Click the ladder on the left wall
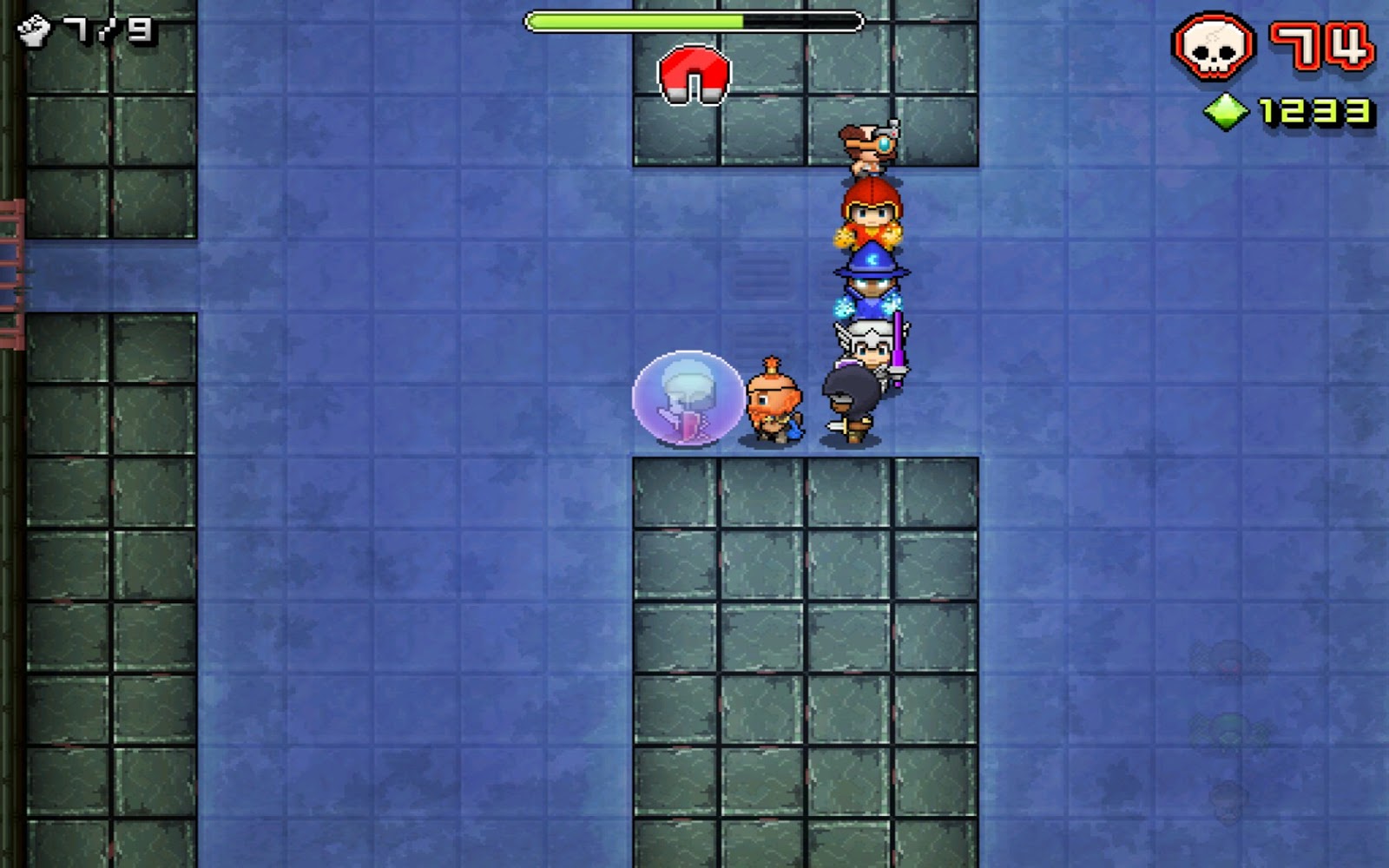 pyautogui.click(x=9, y=260)
